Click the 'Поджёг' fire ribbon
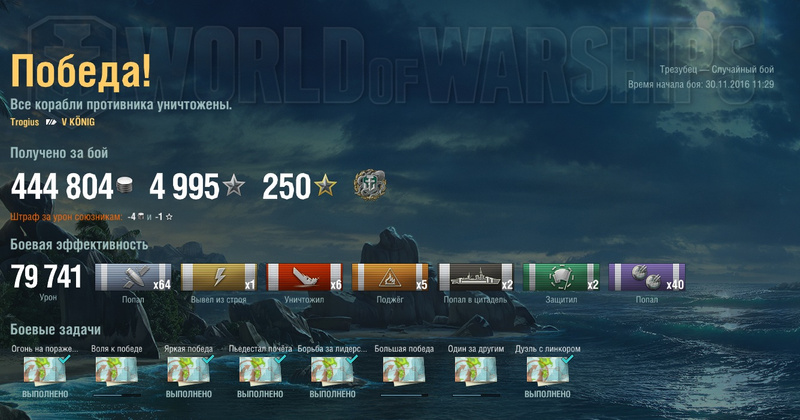Viewport: 800px width, 420px height. click(391, 278)
